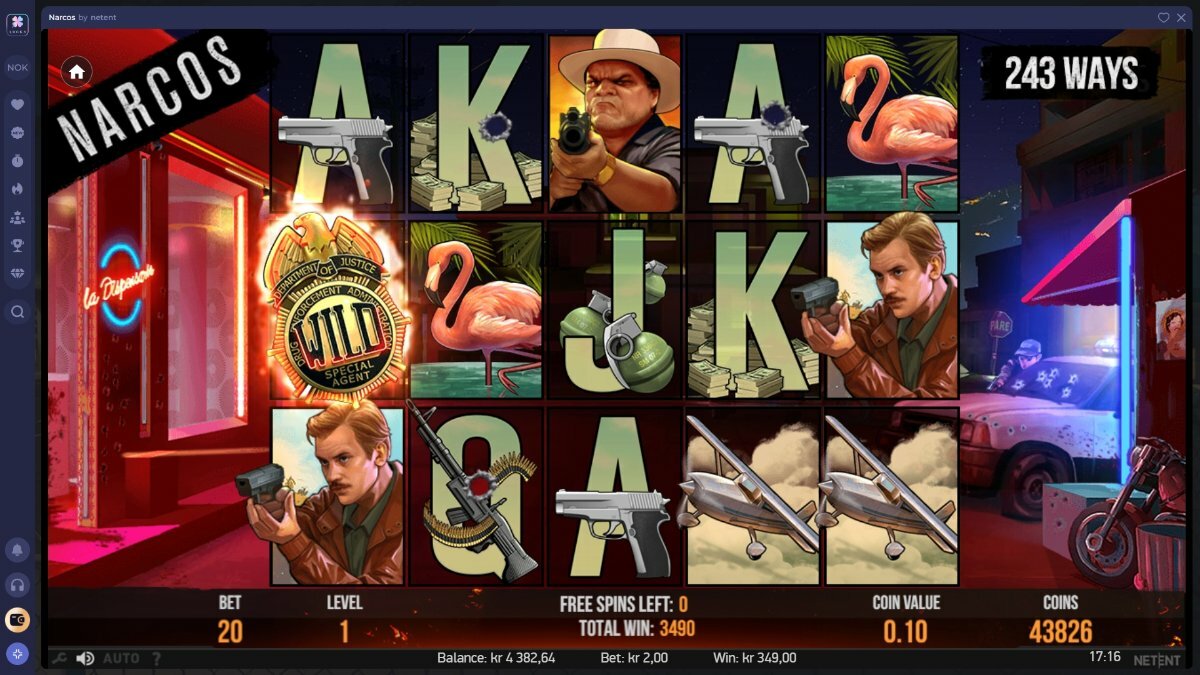1200x675 pixels.
Task: Open the sidebar favorites heart
Action: (x=17, y=104)
